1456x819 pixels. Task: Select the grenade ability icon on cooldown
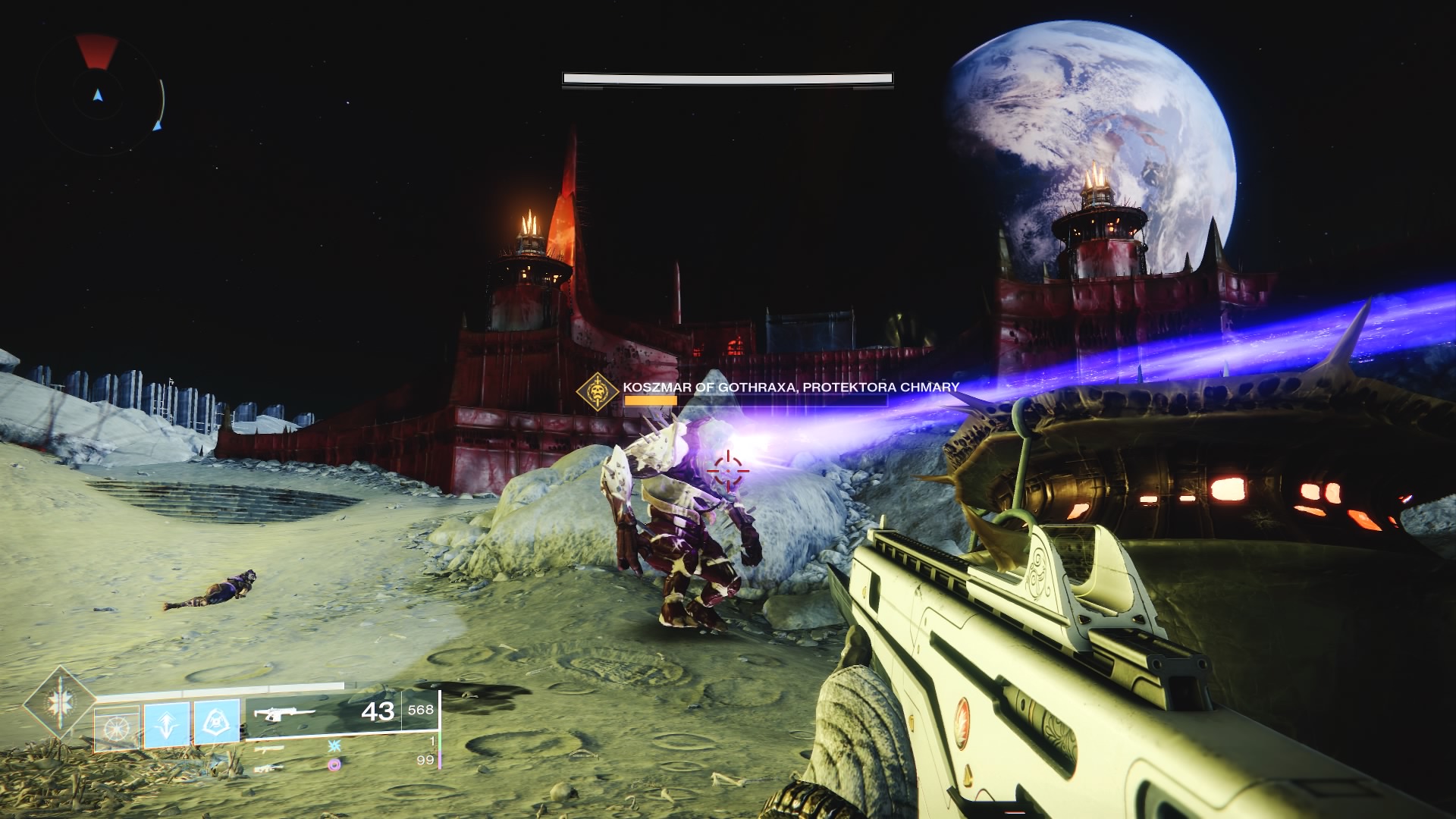(117, 728)
